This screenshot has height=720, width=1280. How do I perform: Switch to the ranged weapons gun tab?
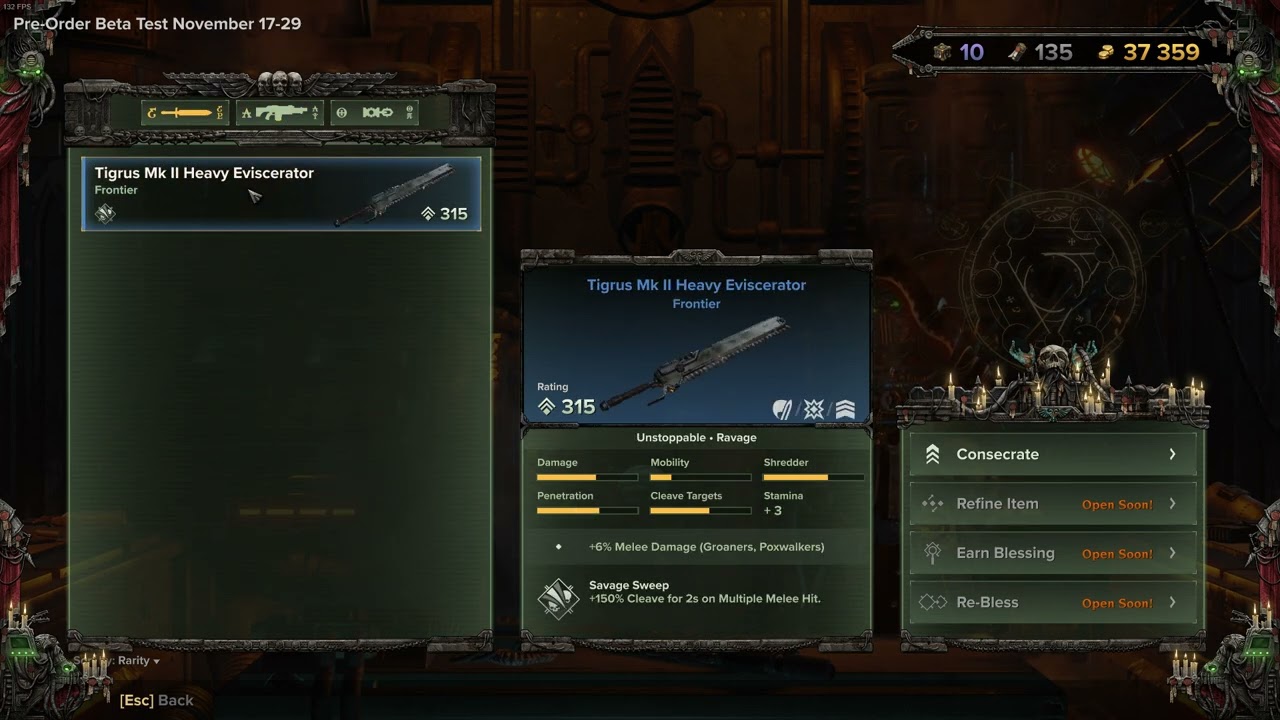280,113
